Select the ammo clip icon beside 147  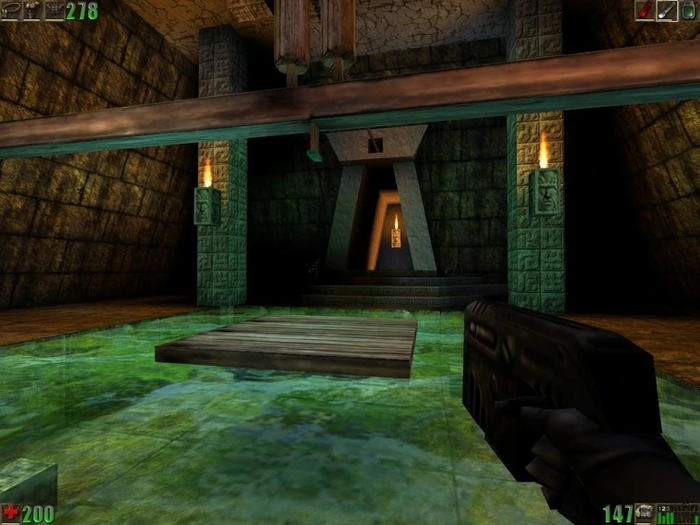(645, 514)
